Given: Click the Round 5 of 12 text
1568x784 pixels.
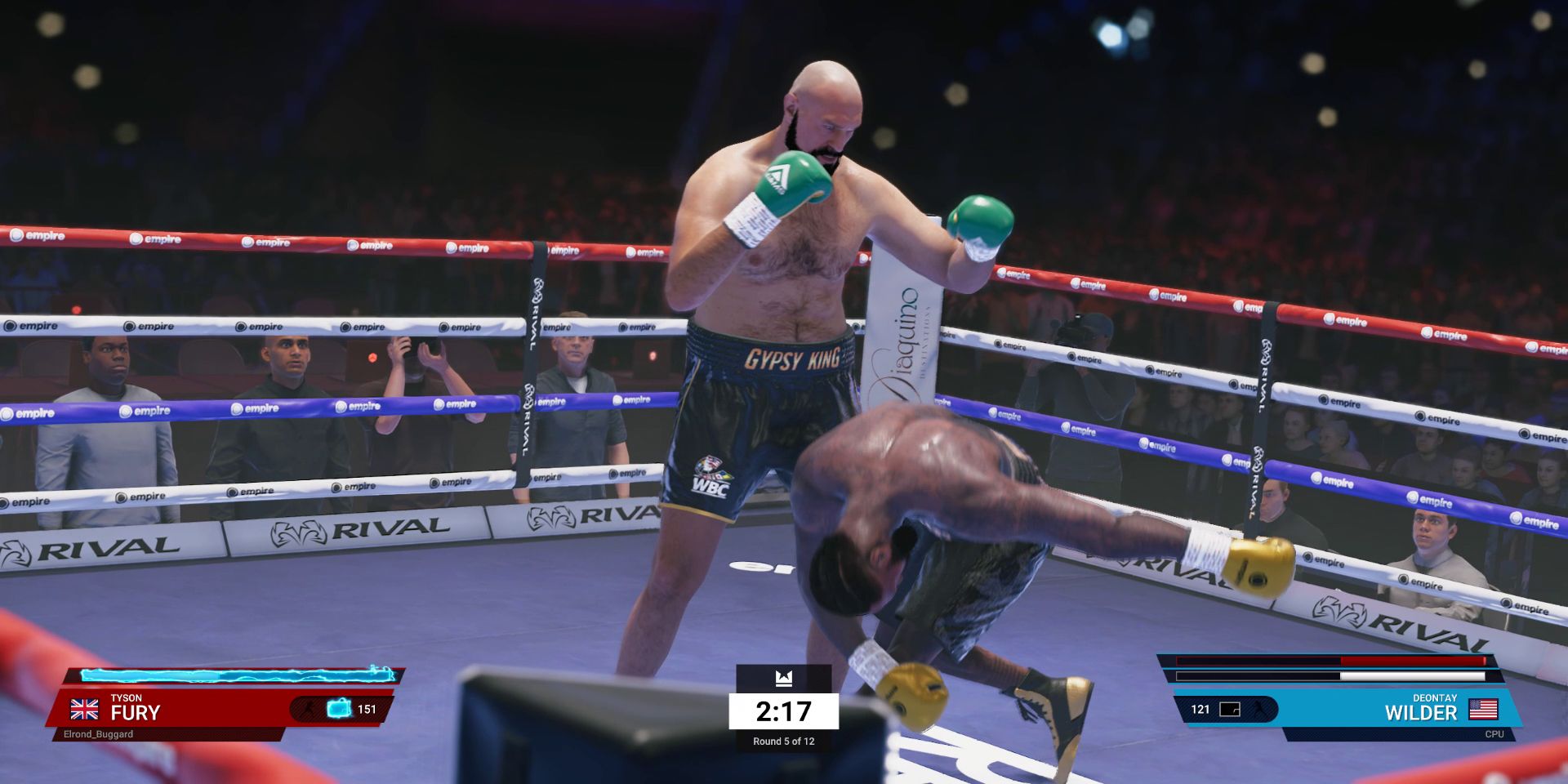Looking at the screenshot, I should [x=784, y=742].
